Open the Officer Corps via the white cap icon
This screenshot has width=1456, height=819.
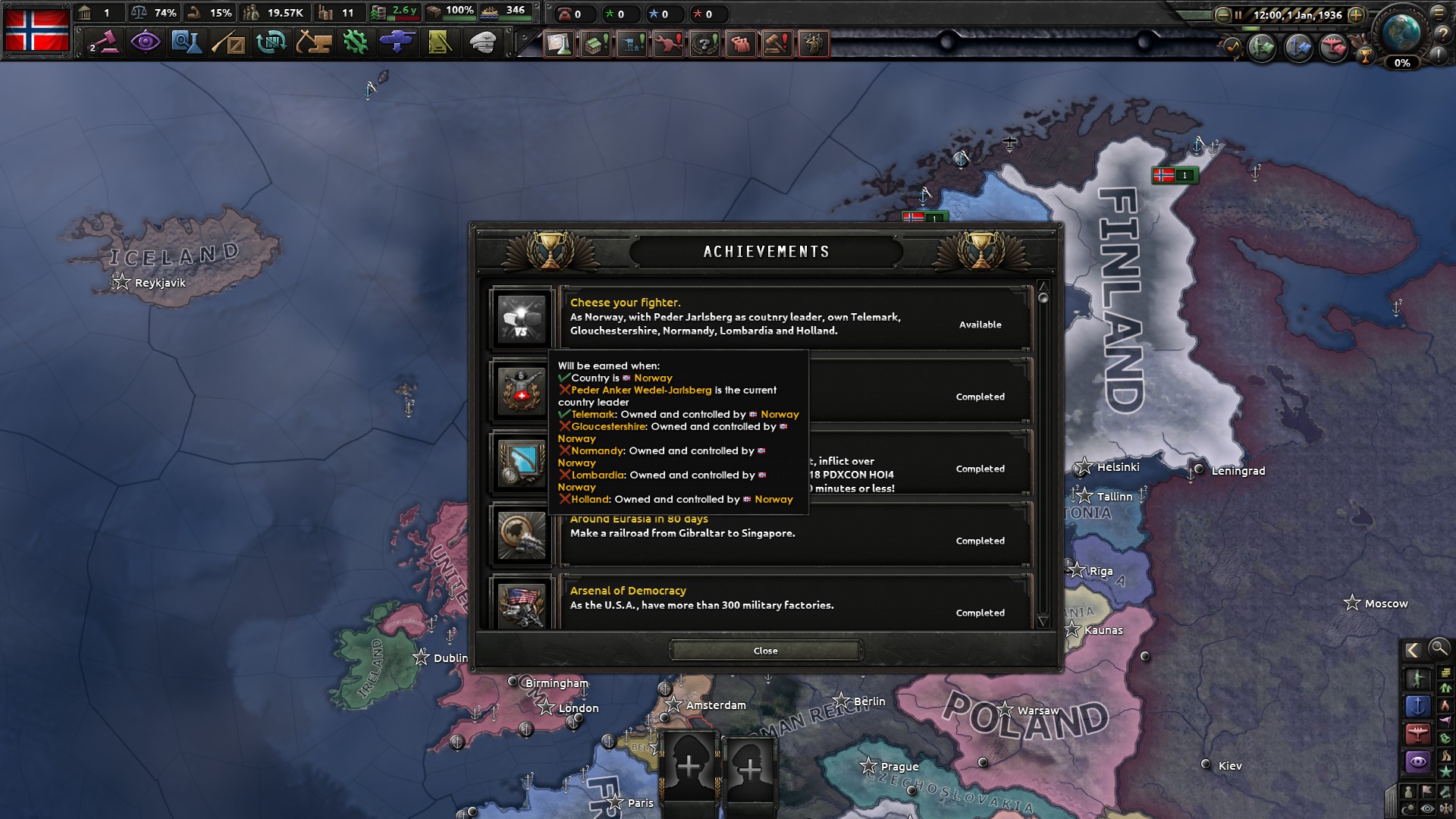click(485, 43)
